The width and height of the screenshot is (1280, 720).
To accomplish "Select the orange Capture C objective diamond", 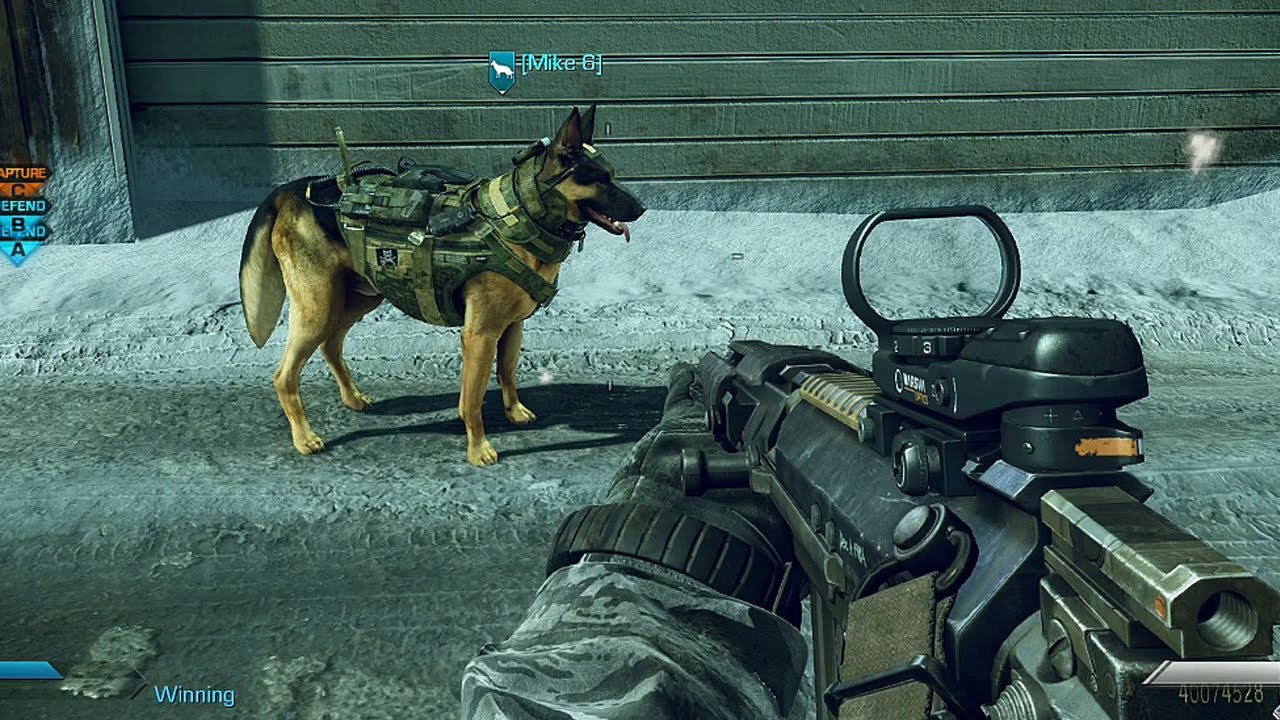I will [20, 188].
